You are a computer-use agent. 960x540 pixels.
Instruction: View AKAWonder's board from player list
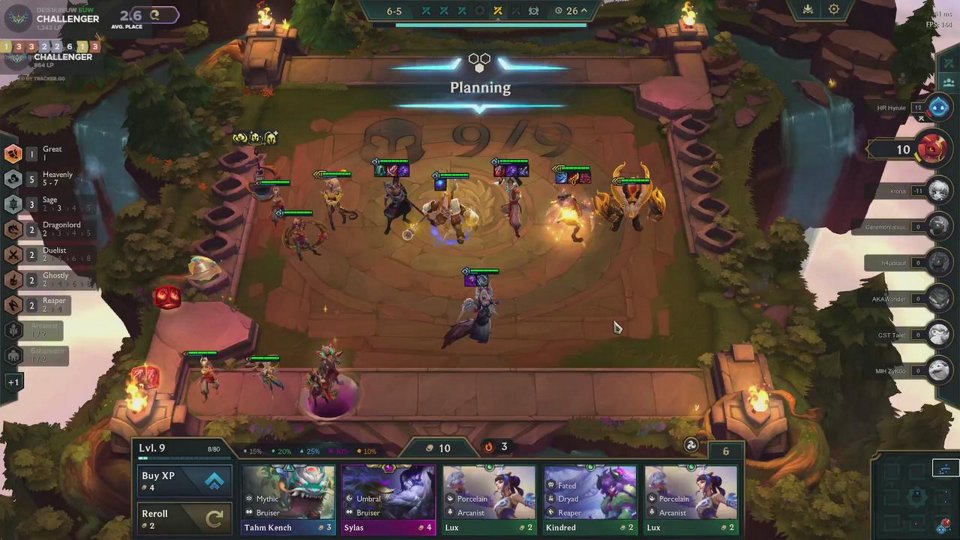(938, 297)
